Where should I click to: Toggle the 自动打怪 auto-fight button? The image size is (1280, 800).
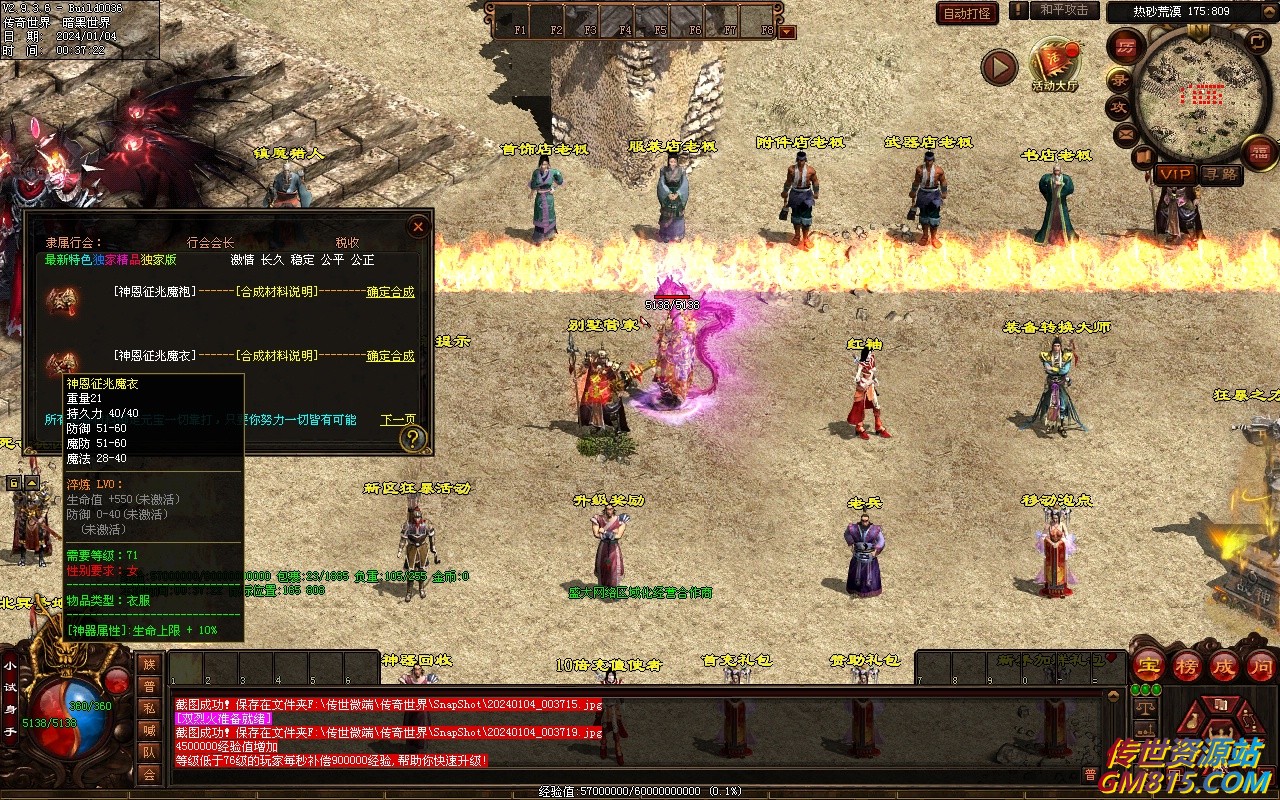pyautogui.click(x=967, y=13)
